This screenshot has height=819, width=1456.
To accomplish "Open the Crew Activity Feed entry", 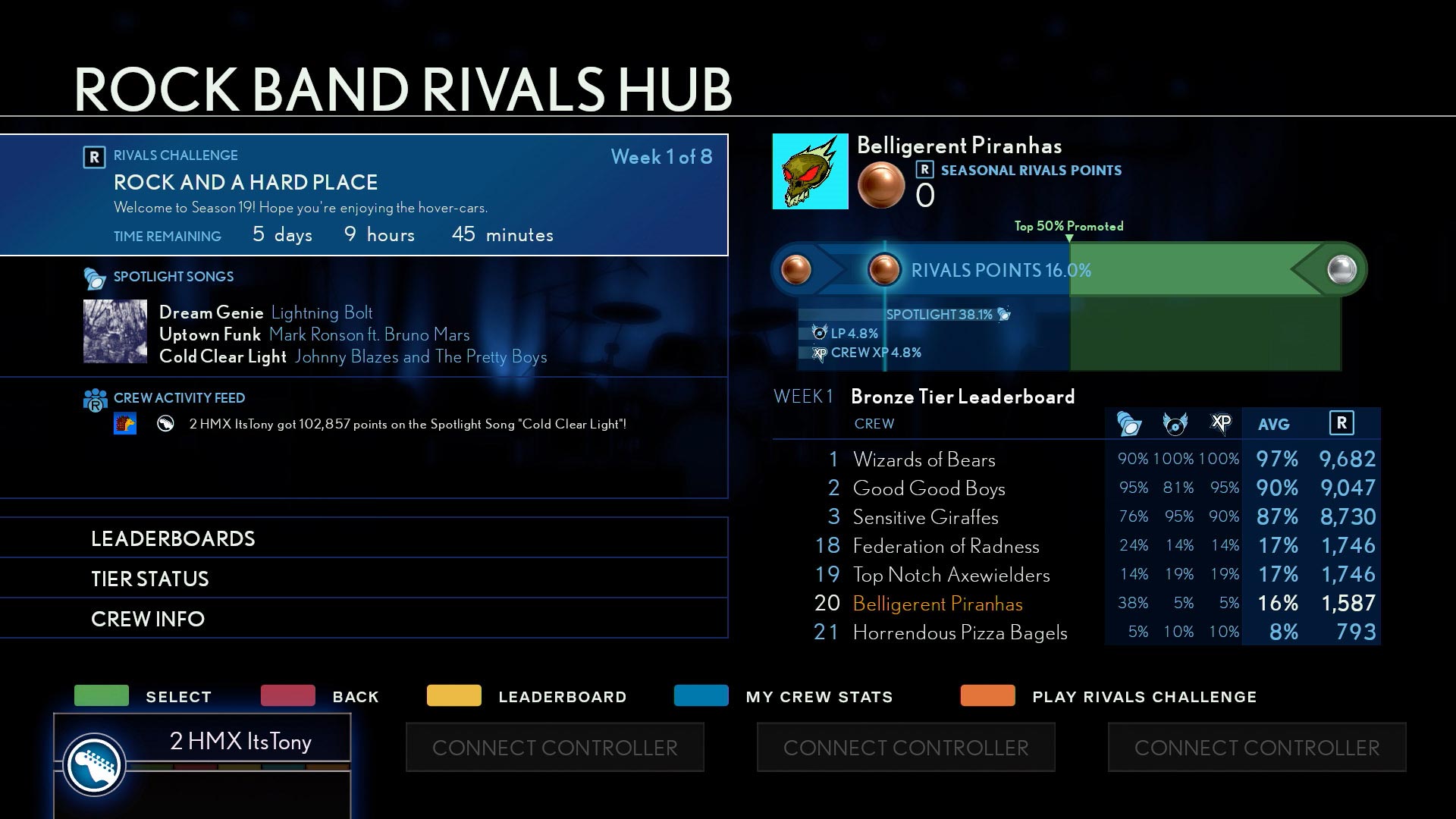I will coord(408,424).
